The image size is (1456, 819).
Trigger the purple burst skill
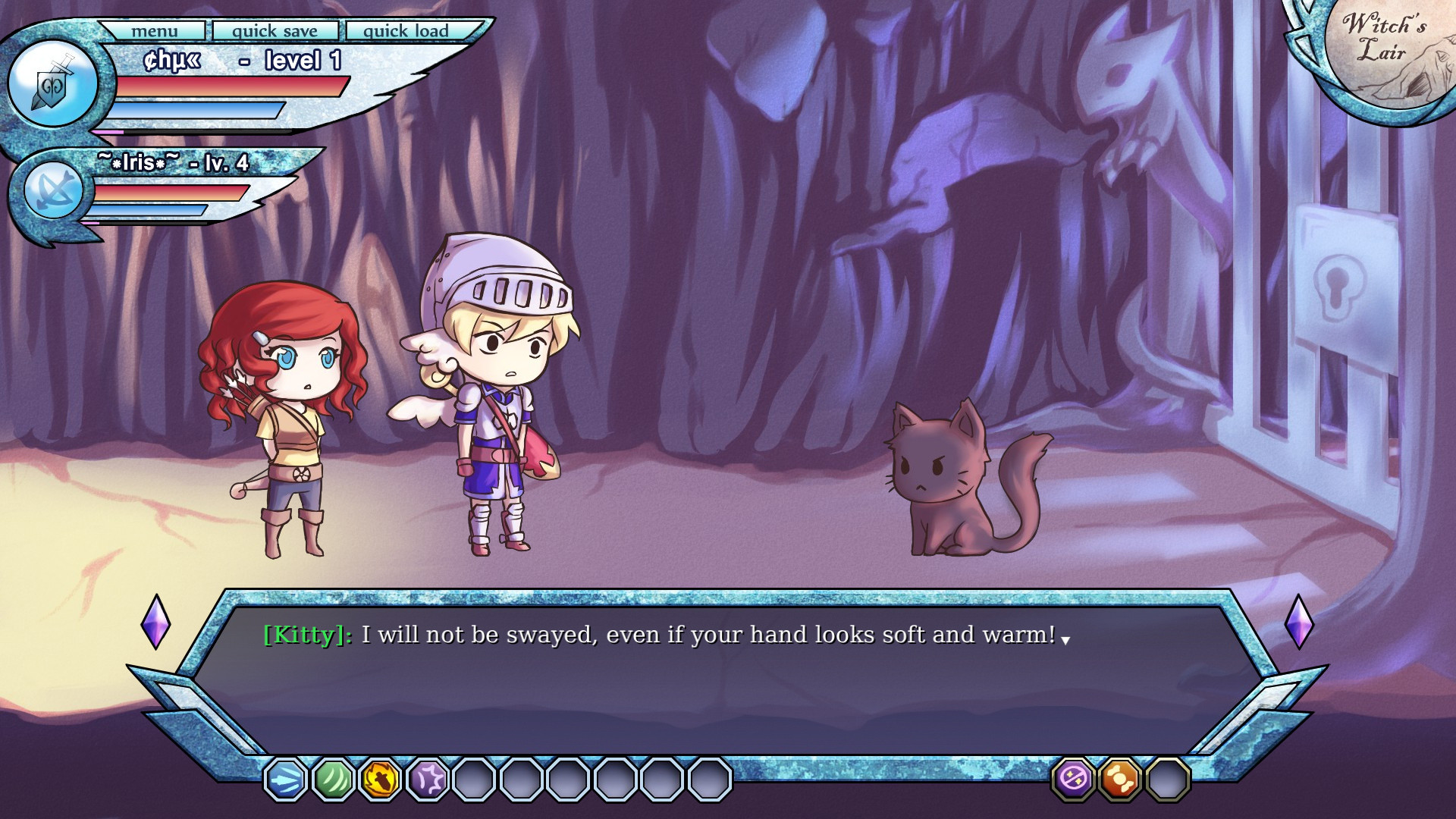point(428,779)
